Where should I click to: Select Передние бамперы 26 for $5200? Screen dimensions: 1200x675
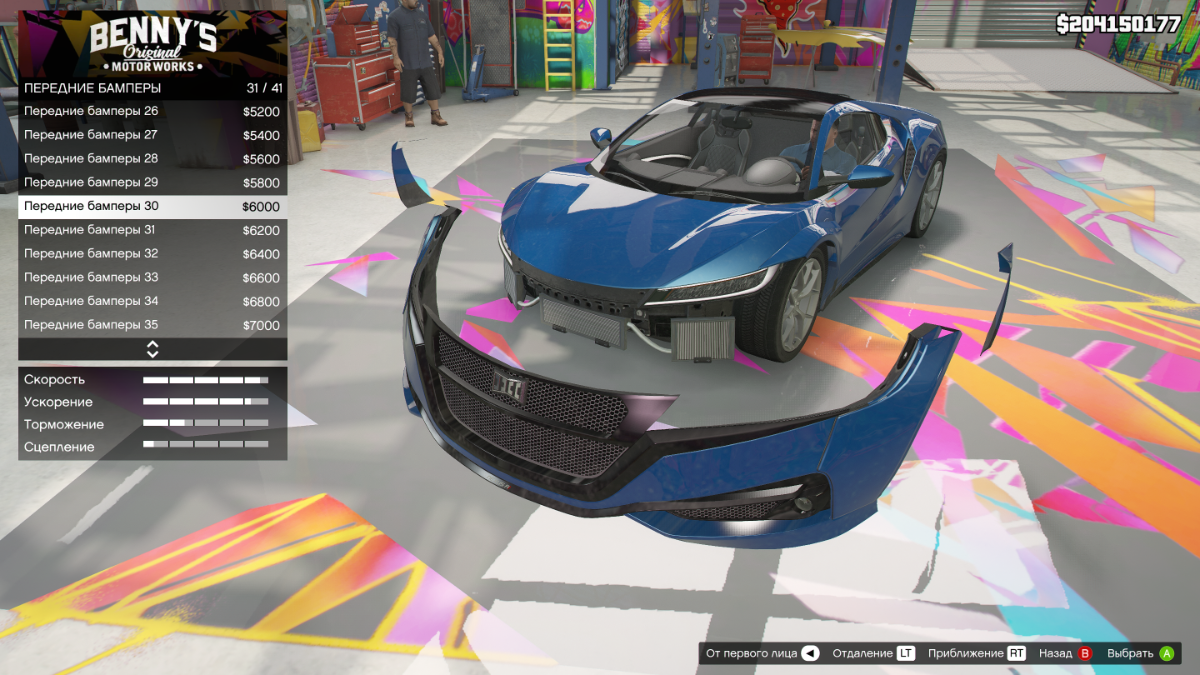(x=152, y=112)
